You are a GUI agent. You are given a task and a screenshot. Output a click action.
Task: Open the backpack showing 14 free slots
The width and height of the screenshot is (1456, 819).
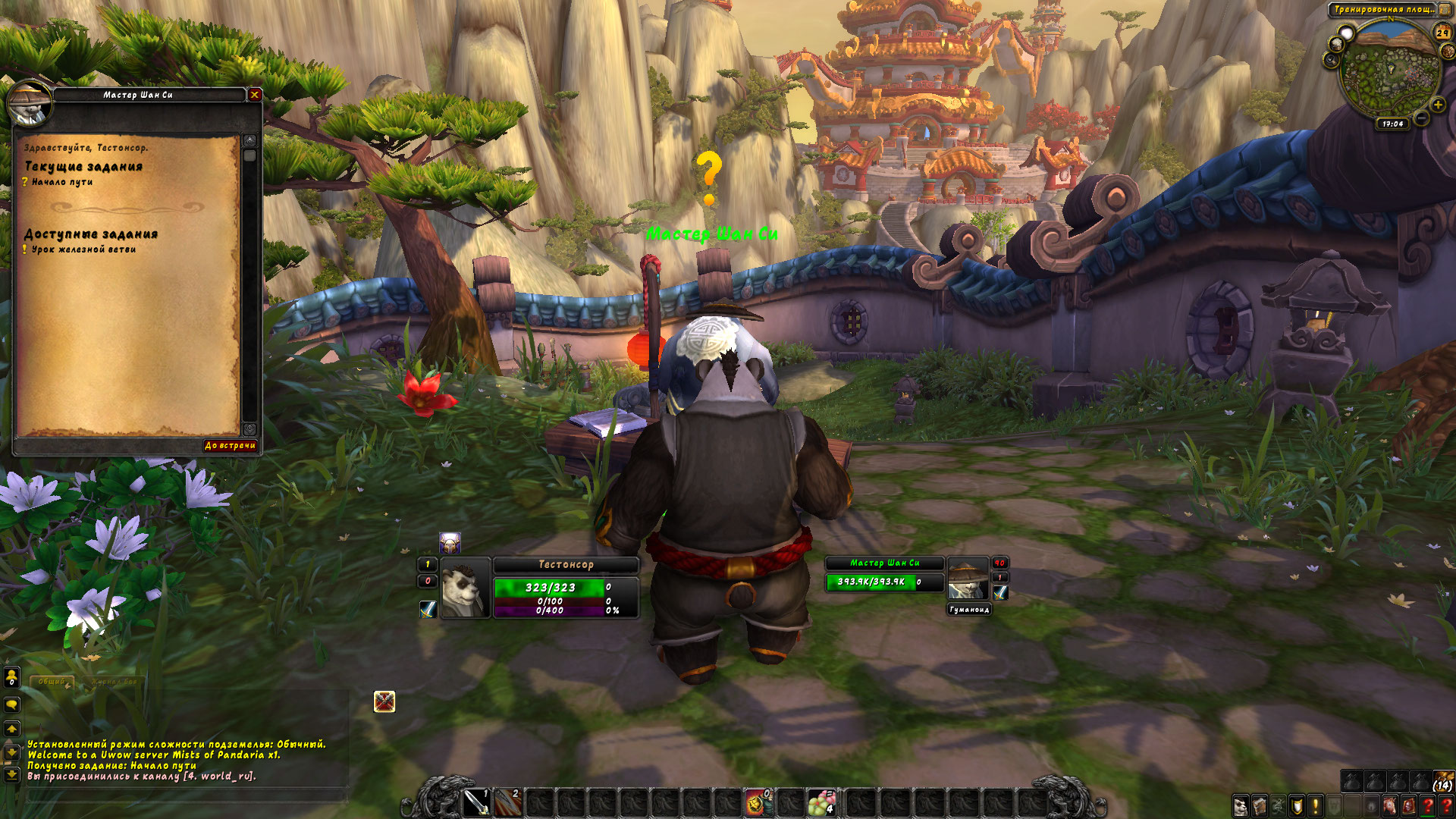1442,781
